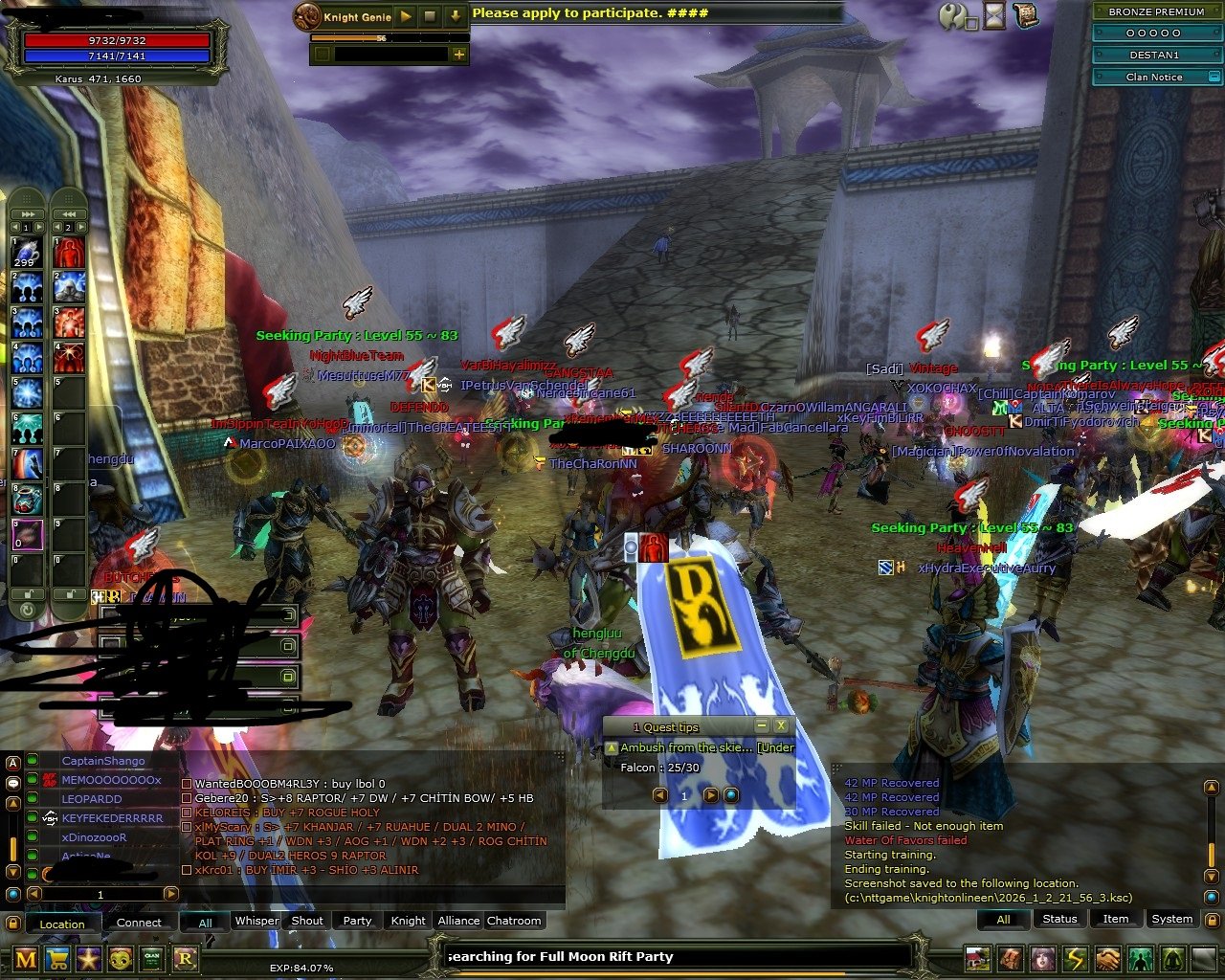Click the hourglass timer icon
1225x980 pixels.
click(993, 14)
